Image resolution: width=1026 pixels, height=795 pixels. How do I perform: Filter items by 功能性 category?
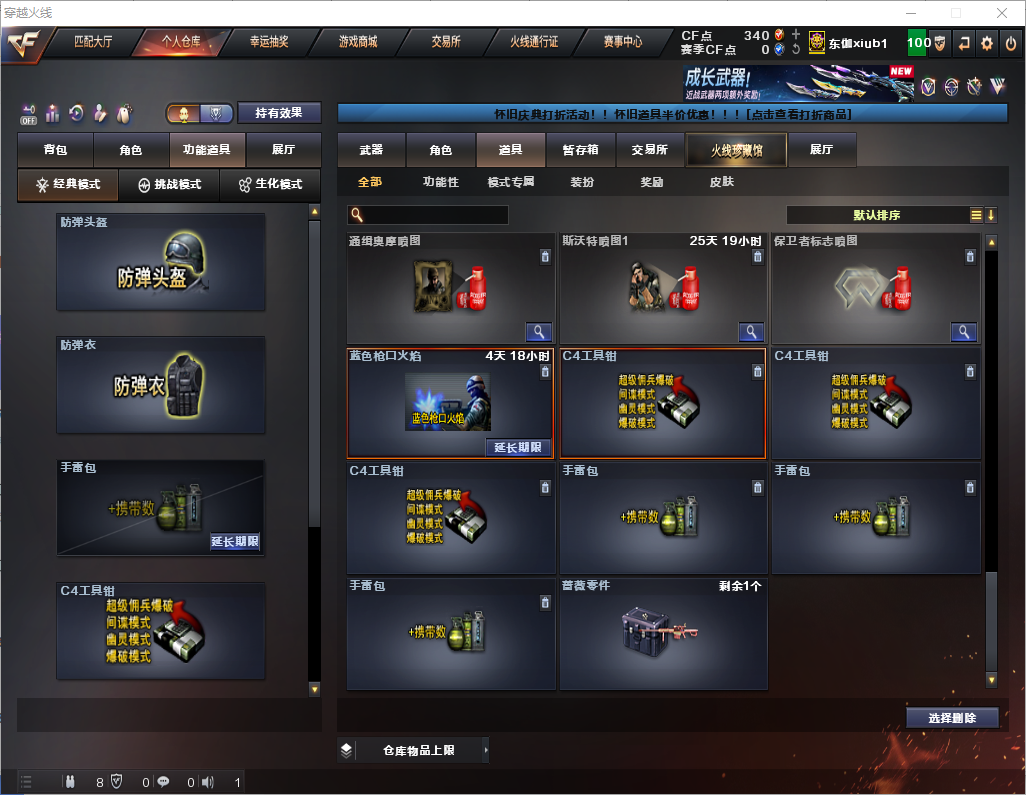pos(440,182)
